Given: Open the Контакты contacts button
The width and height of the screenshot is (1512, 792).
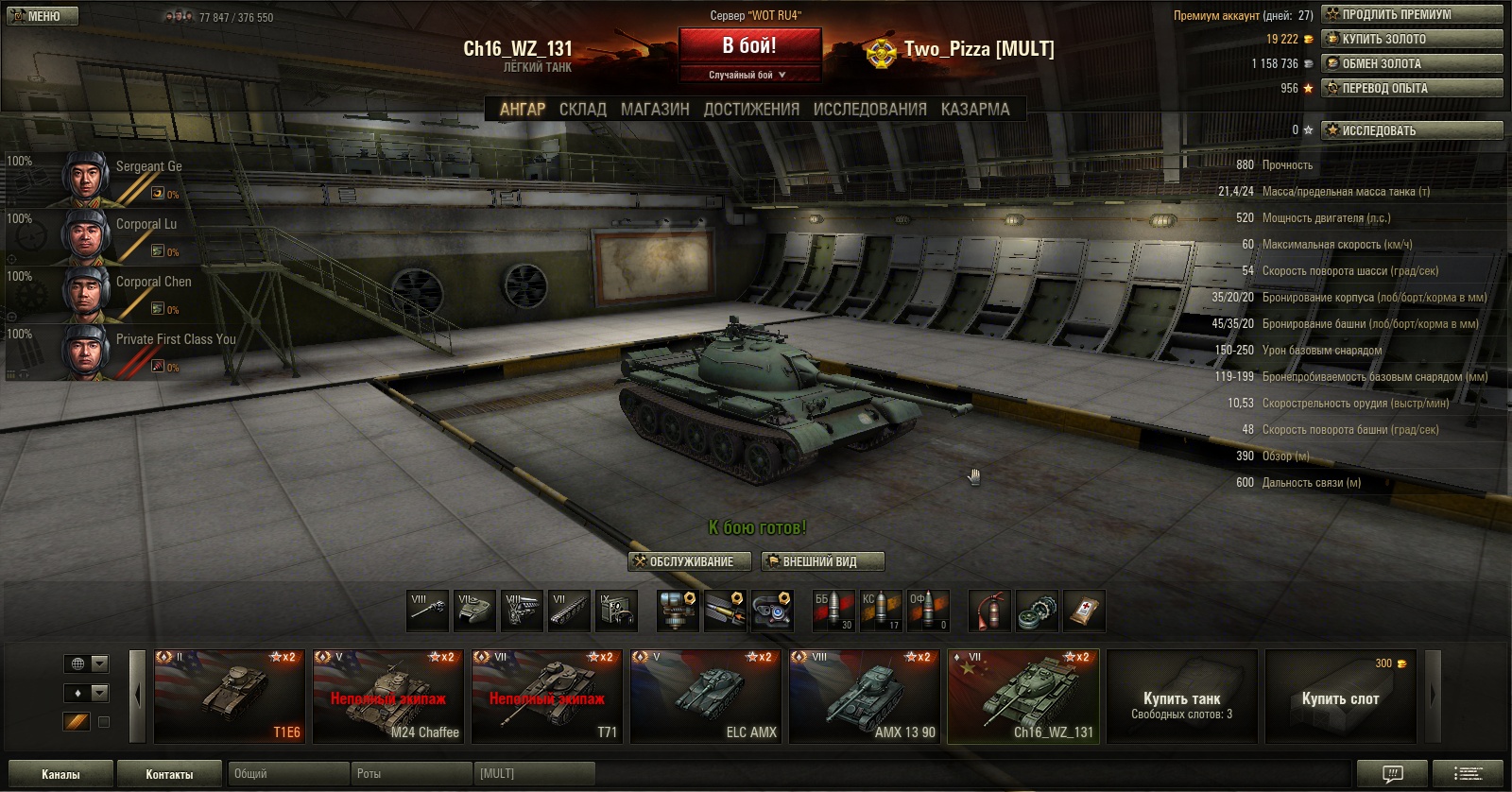Looking at the screenshot, I should click(x=169, y=774).
